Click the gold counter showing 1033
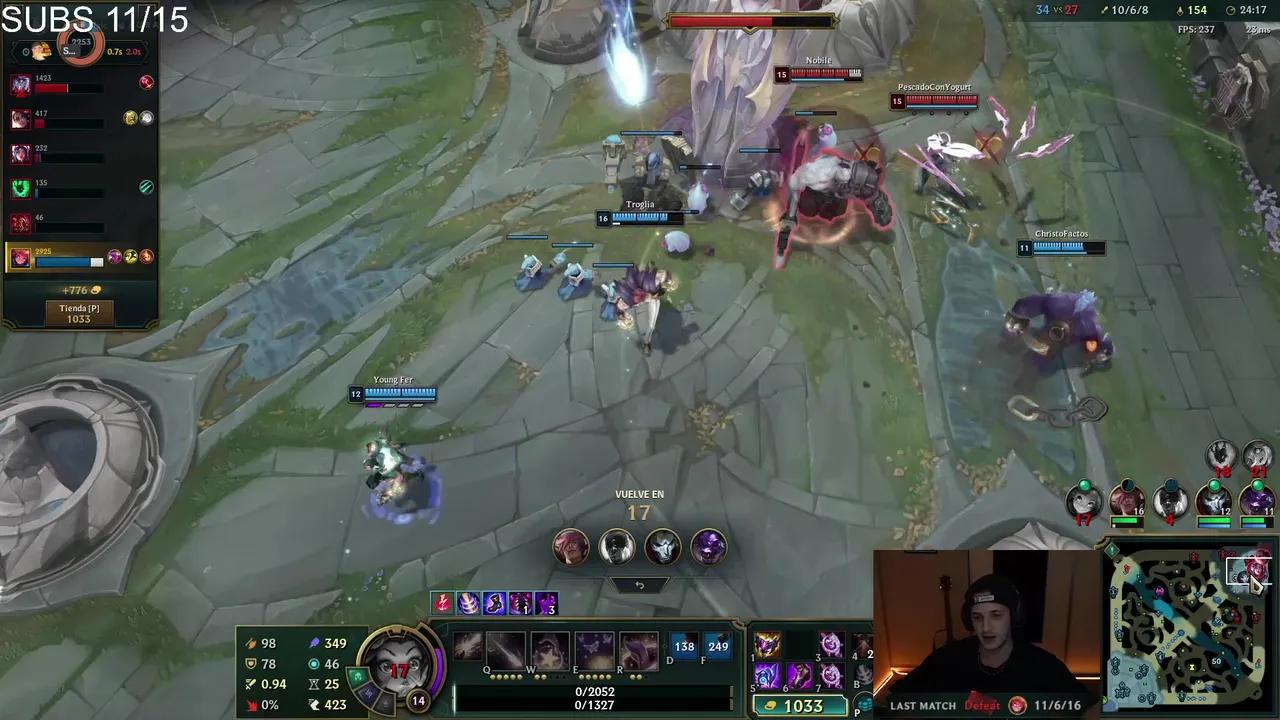This screenshot has height=720, width=1280. click(x=800, y=705)
